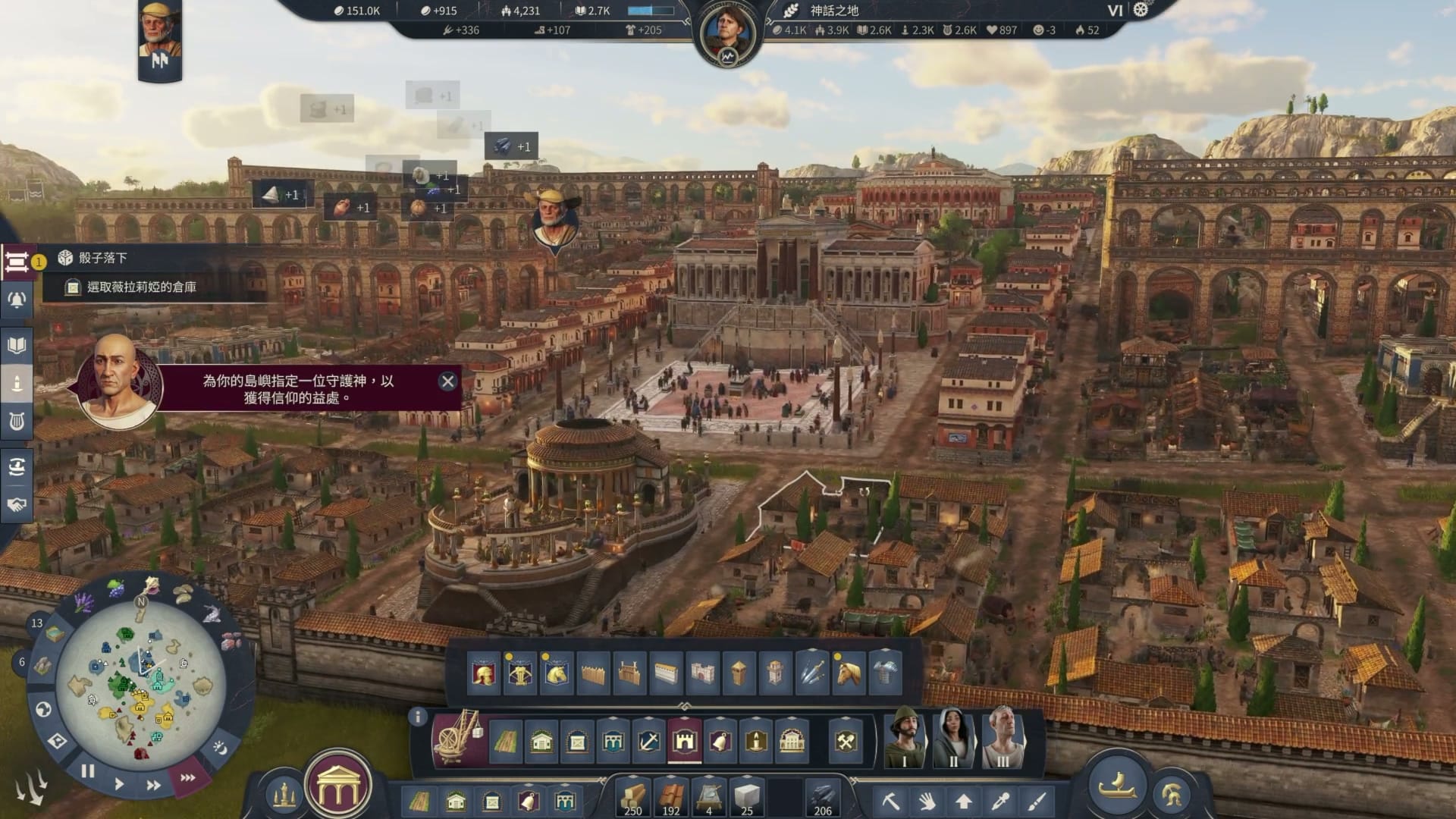This screenshot has height=819, width=1456.
Task: Open the anchor harbor building category
Action: coord(648,741)
